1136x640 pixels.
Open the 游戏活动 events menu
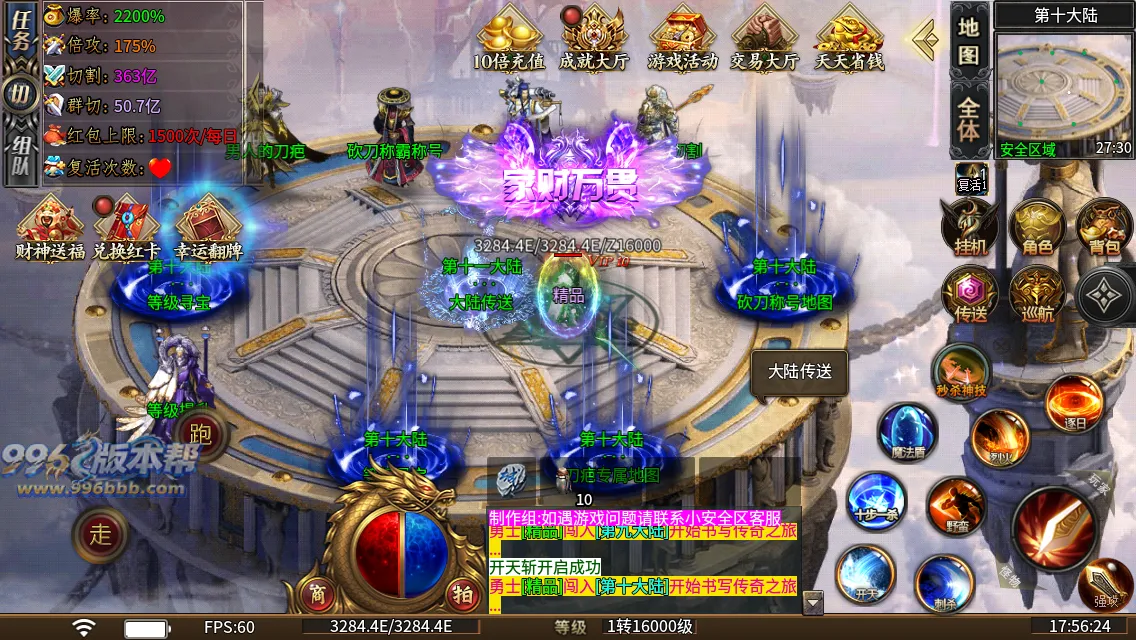tap(683, 39)
